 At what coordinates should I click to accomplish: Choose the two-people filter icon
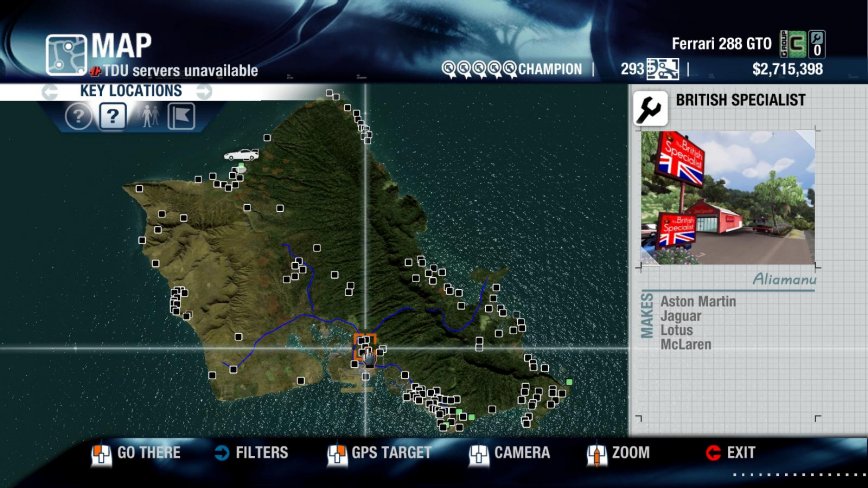click(x=147, y=117)
